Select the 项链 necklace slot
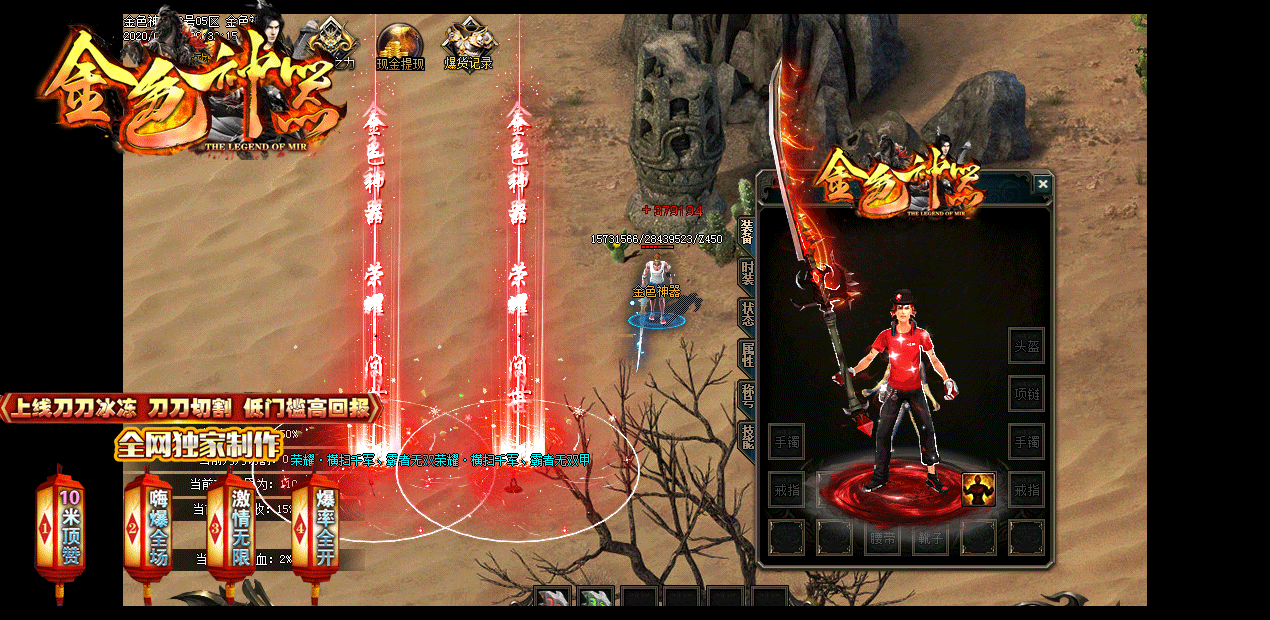Screen dimensions: 1270x620 [x=1026, y=393]
